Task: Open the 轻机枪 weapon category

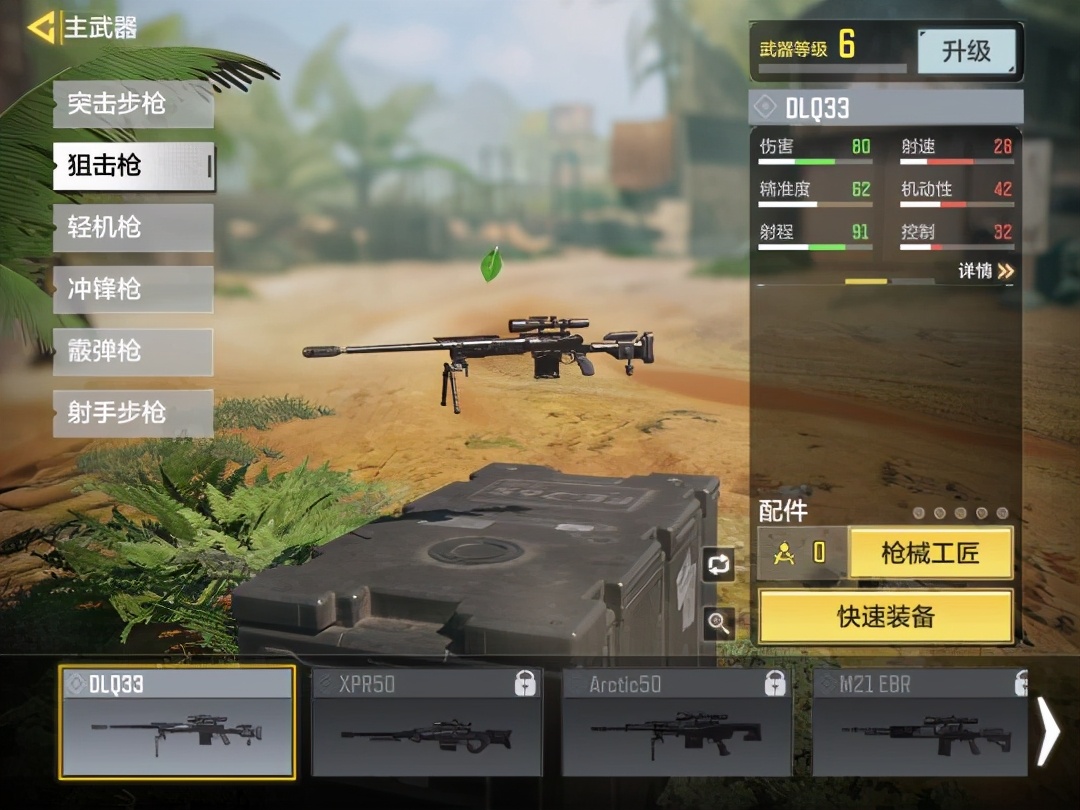Action: click(133, 228)
